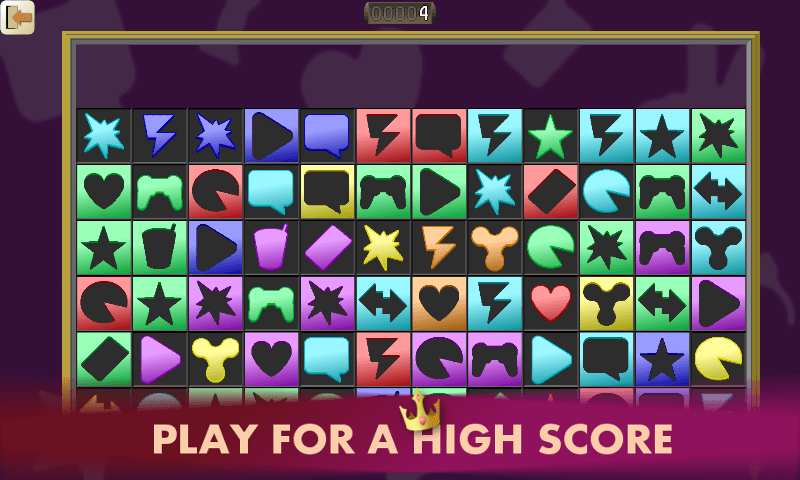
Task: Select the orange spinner tile
Action: pyautogui.click(x=495, y=247)
